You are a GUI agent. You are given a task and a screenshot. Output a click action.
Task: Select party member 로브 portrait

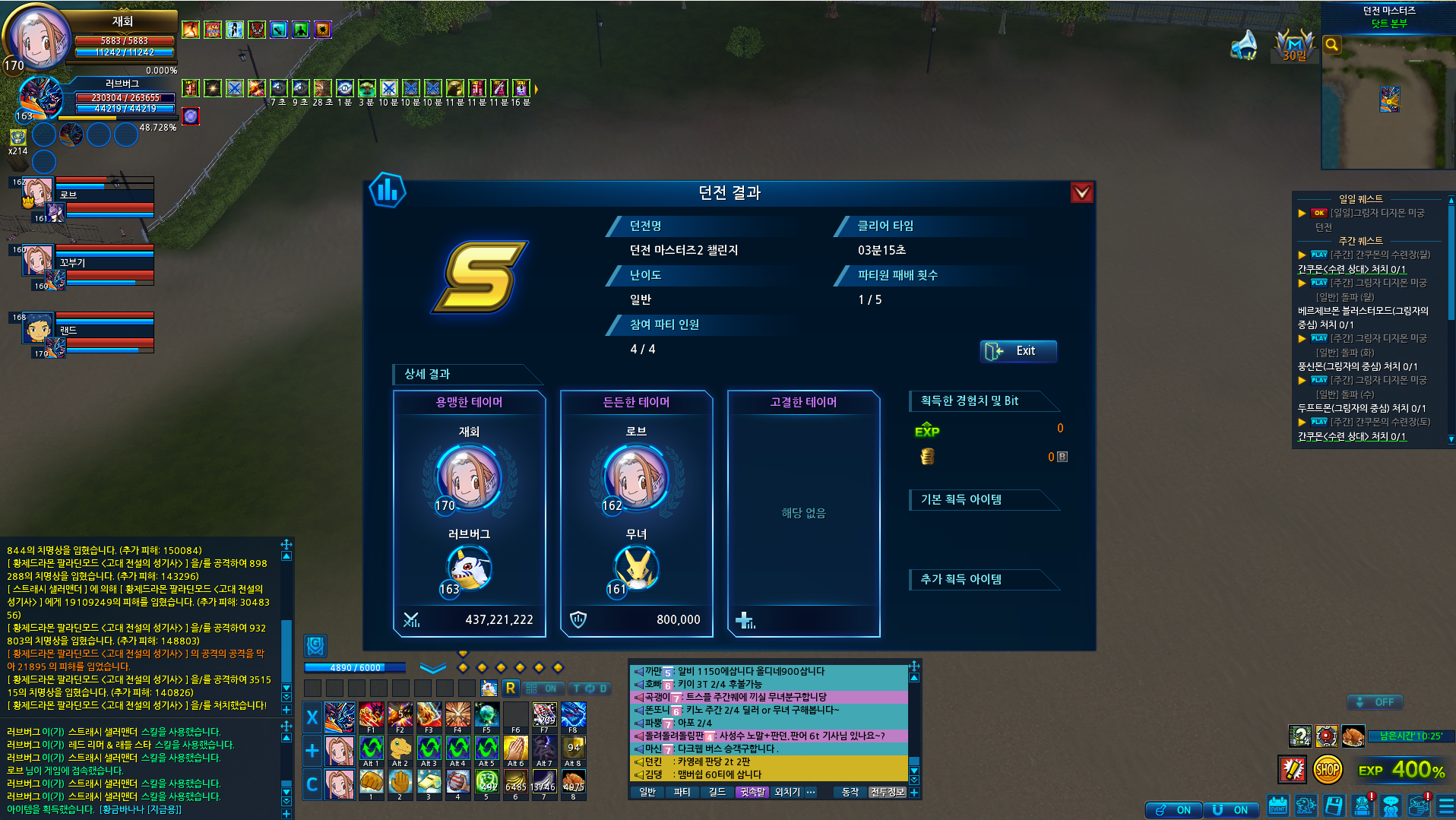click(37, 193)
